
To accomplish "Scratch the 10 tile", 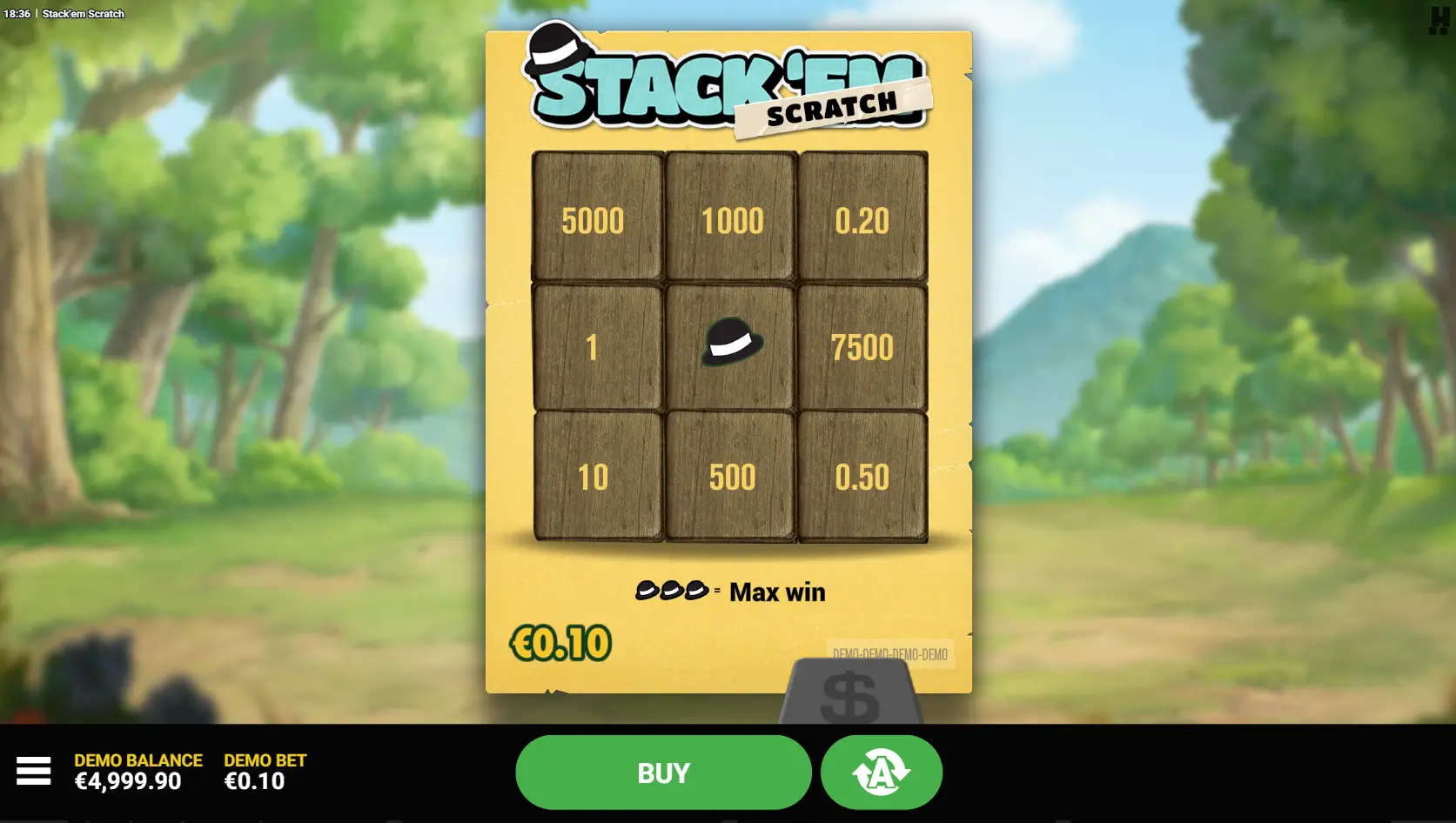I will (x=595, y=477).
